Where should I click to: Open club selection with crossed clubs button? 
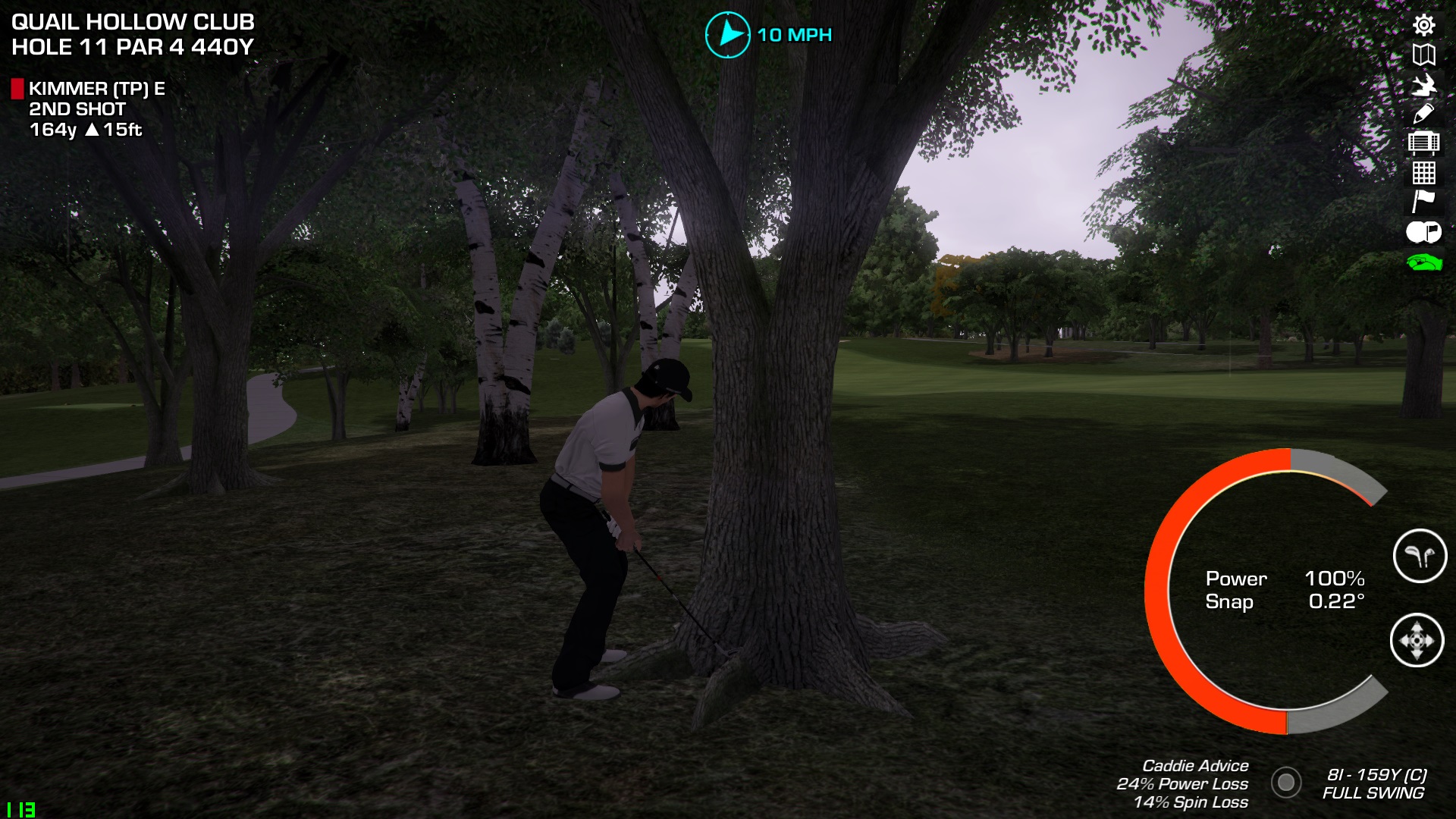point(1420,556)
